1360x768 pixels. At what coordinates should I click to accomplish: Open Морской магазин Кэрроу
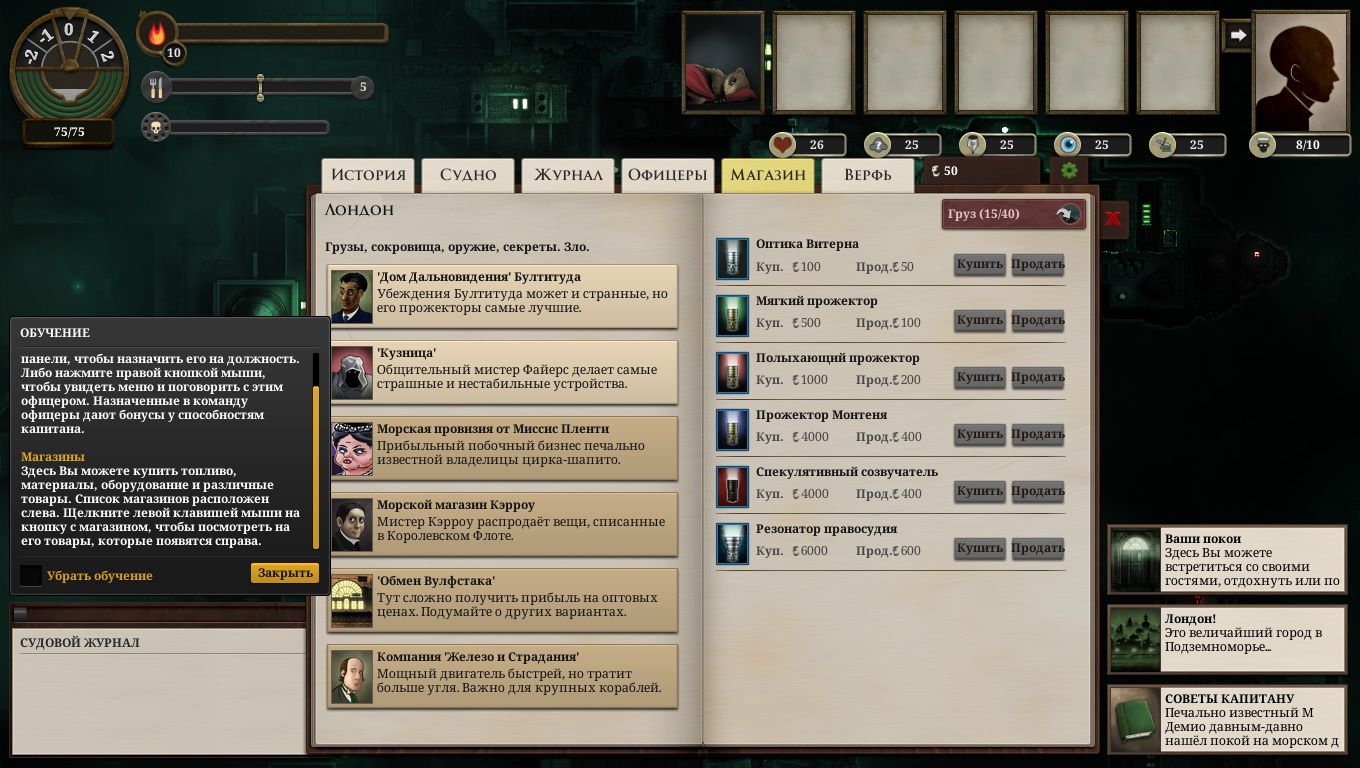click(503, 524)
